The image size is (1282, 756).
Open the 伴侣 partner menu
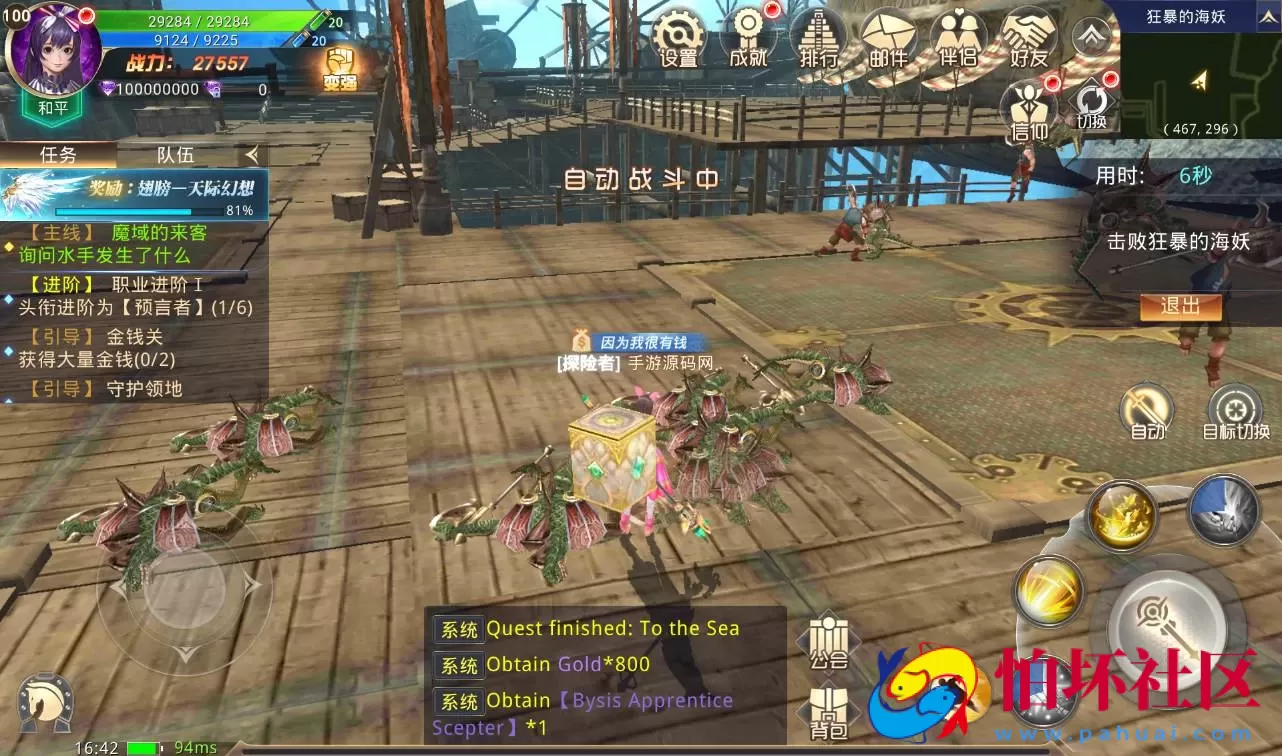pos(958,38)
